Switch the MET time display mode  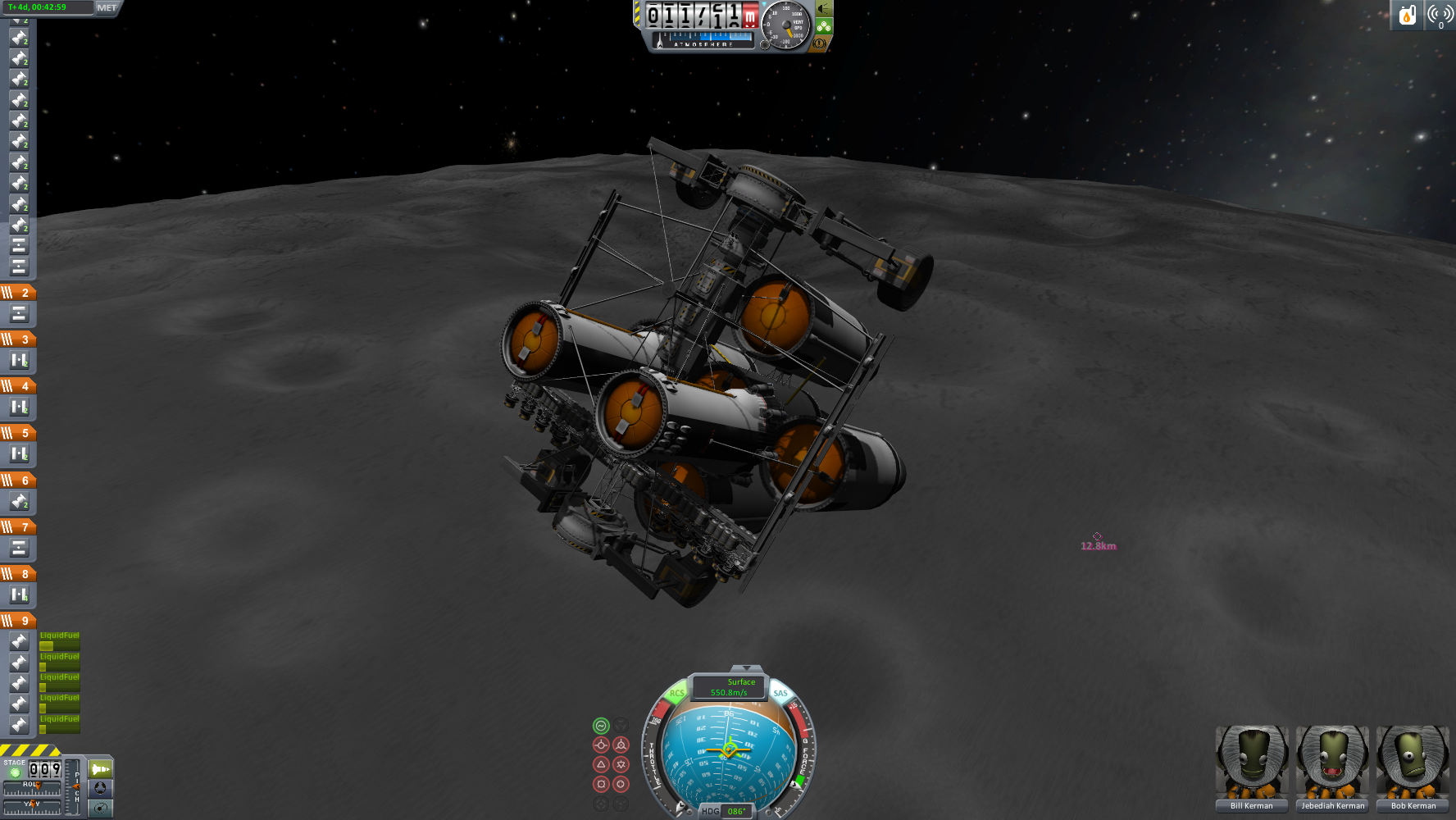(107, 7)
